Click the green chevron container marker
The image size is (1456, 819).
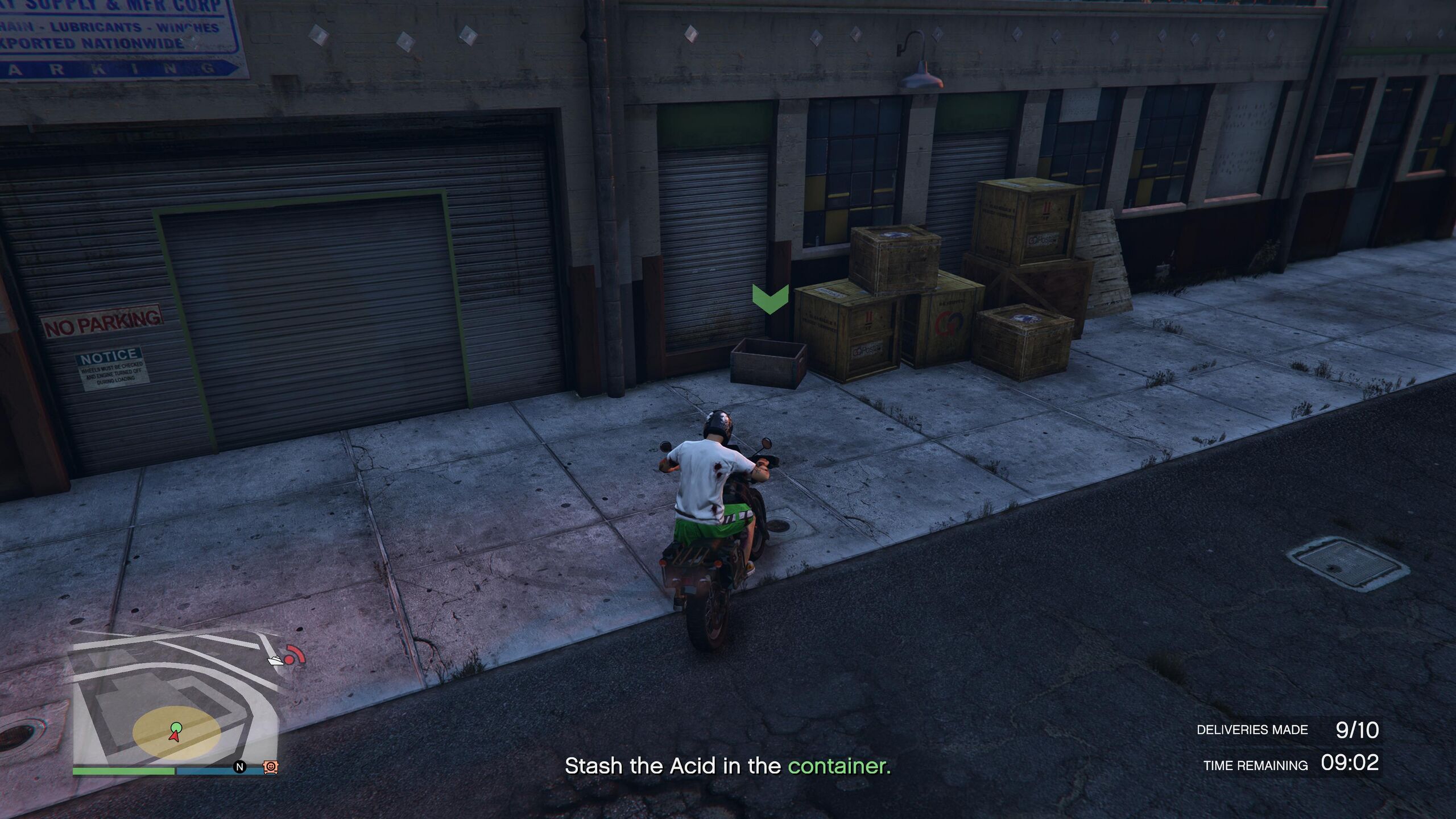tap(770, 299)
